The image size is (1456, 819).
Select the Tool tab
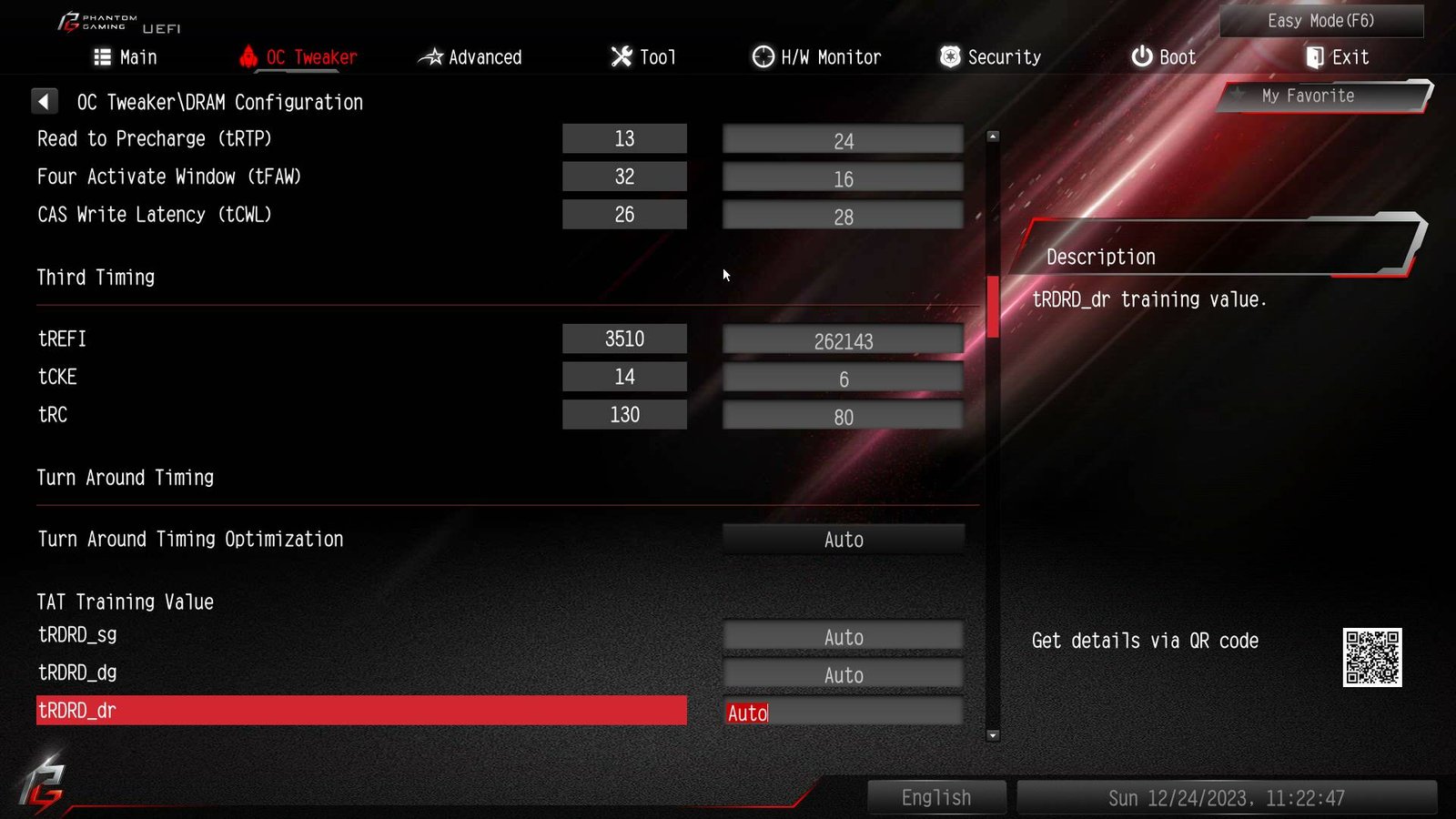click(643, 57)
